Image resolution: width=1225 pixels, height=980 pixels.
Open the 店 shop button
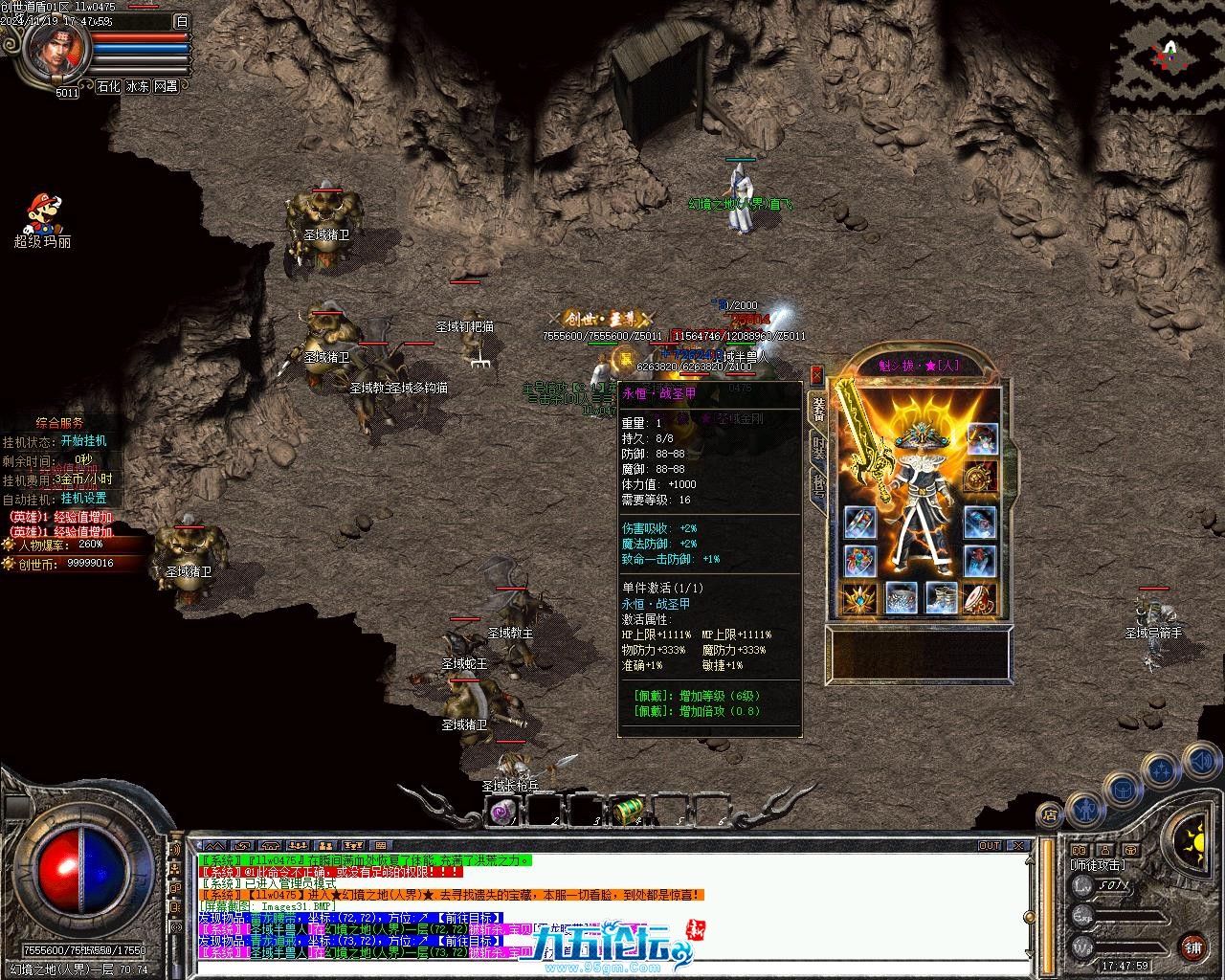click(1048, 816)
